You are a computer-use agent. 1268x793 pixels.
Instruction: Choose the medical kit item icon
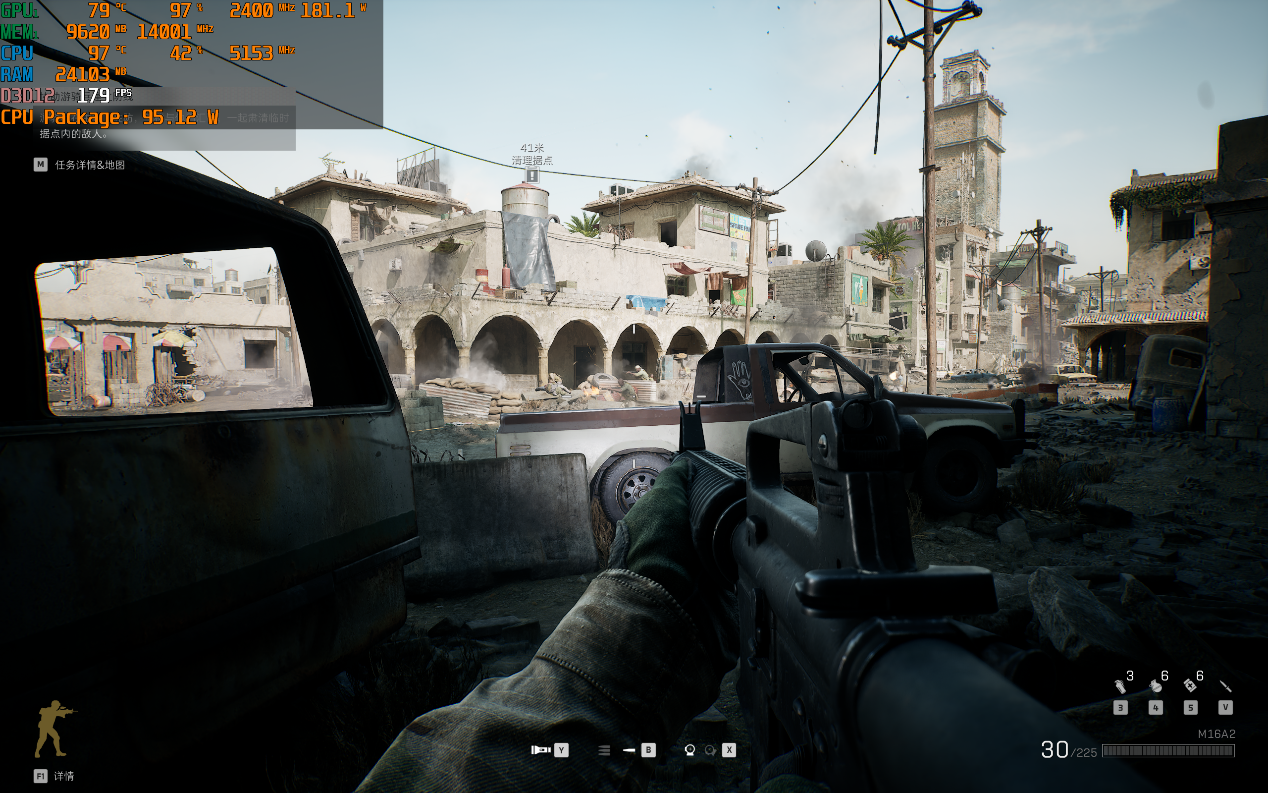(1190, 686)
